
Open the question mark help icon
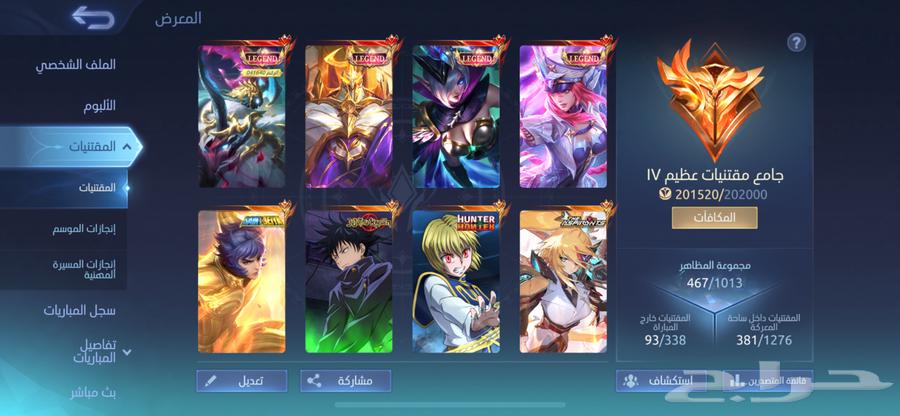pos(796,42)
